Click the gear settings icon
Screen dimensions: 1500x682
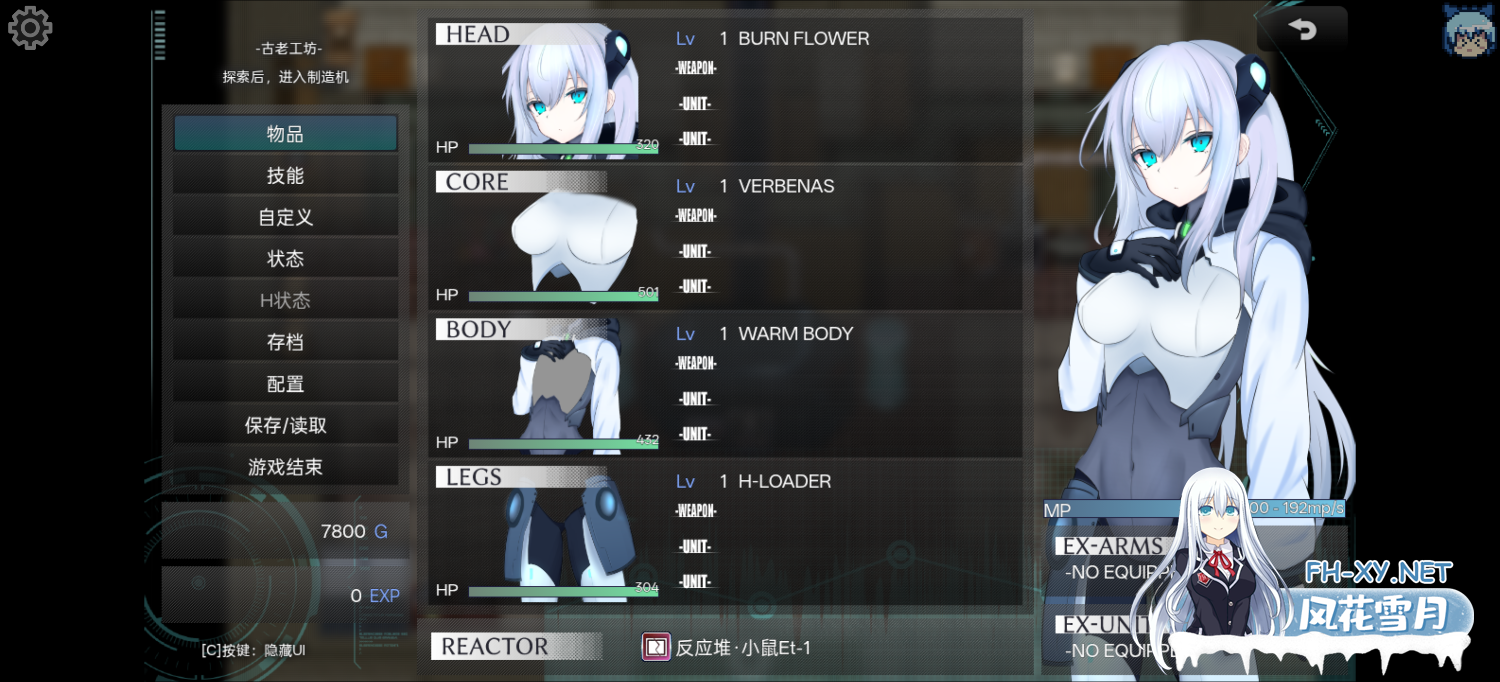pos(30,28)
